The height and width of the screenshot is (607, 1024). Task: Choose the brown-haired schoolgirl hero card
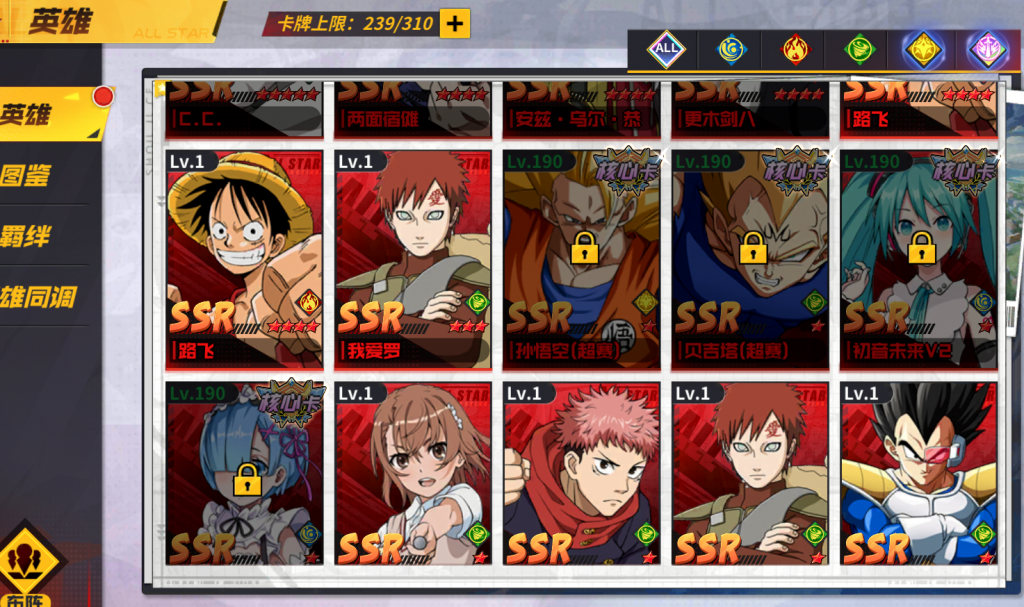click(x=413, y=474)
